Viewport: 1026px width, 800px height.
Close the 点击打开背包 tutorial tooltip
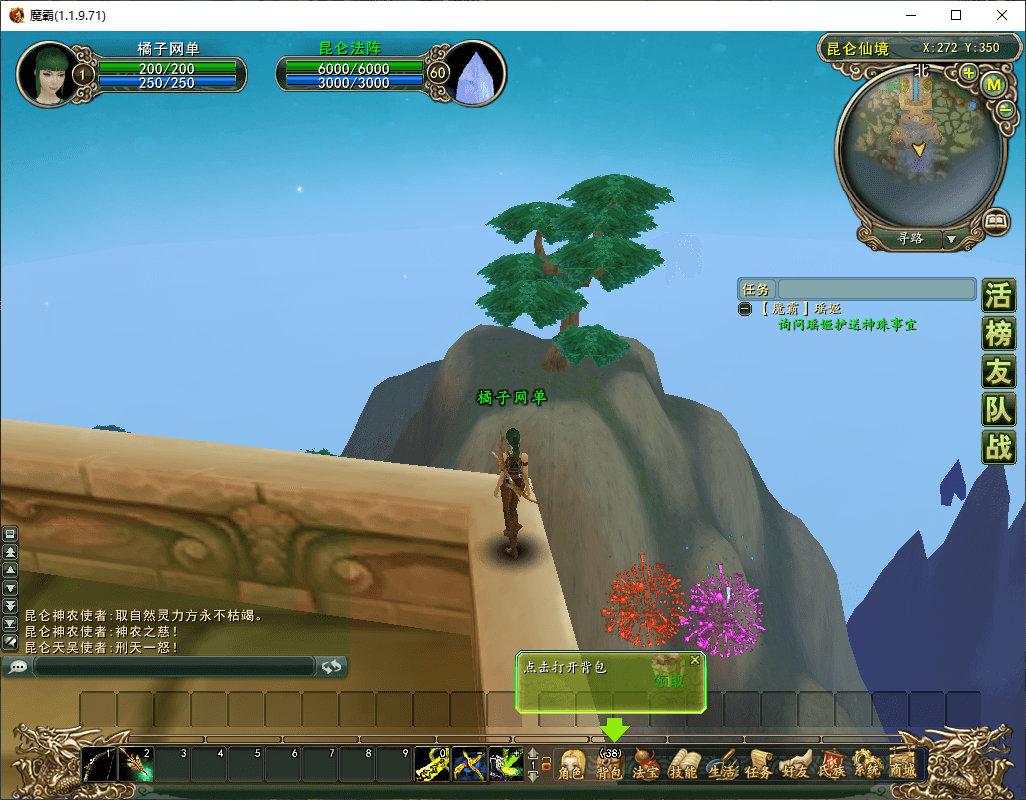695,660
